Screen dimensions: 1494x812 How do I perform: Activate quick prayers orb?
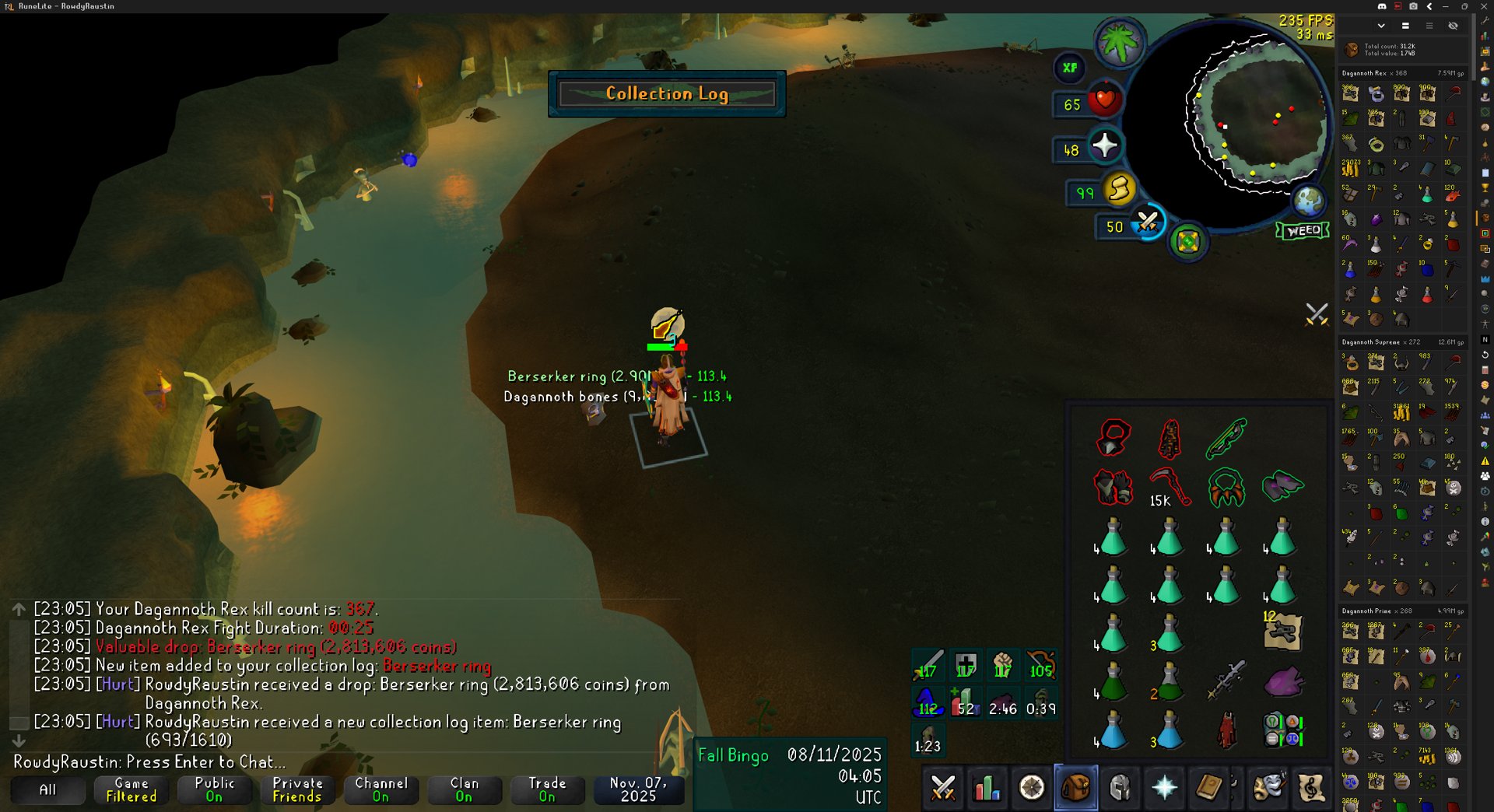click(x=1105, y=146)
